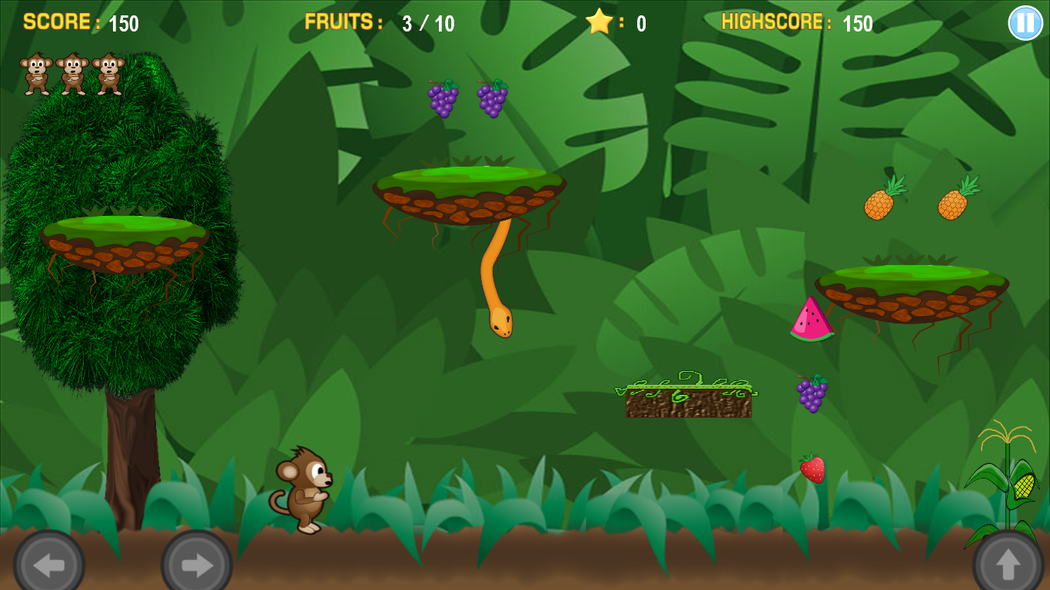Pause the game with the blue button
1050x590 pixels.
tap(1025, 23)
